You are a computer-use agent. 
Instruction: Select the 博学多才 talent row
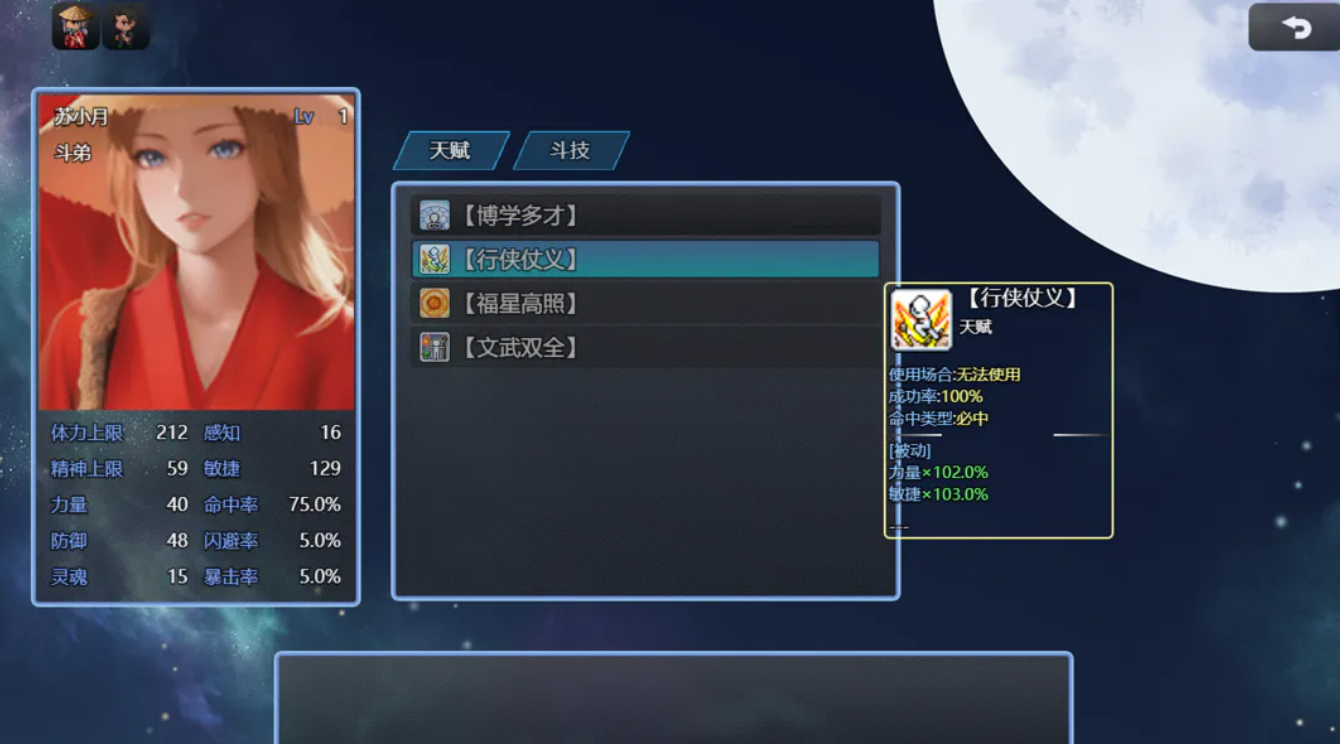tap(645, 215)
